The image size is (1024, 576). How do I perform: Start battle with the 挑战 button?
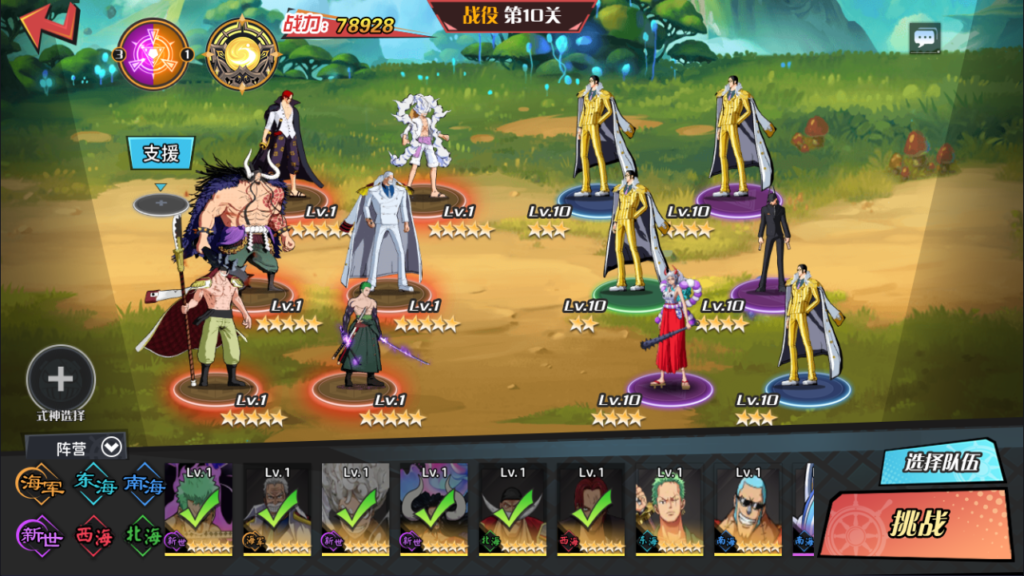[x=917, y=524]
